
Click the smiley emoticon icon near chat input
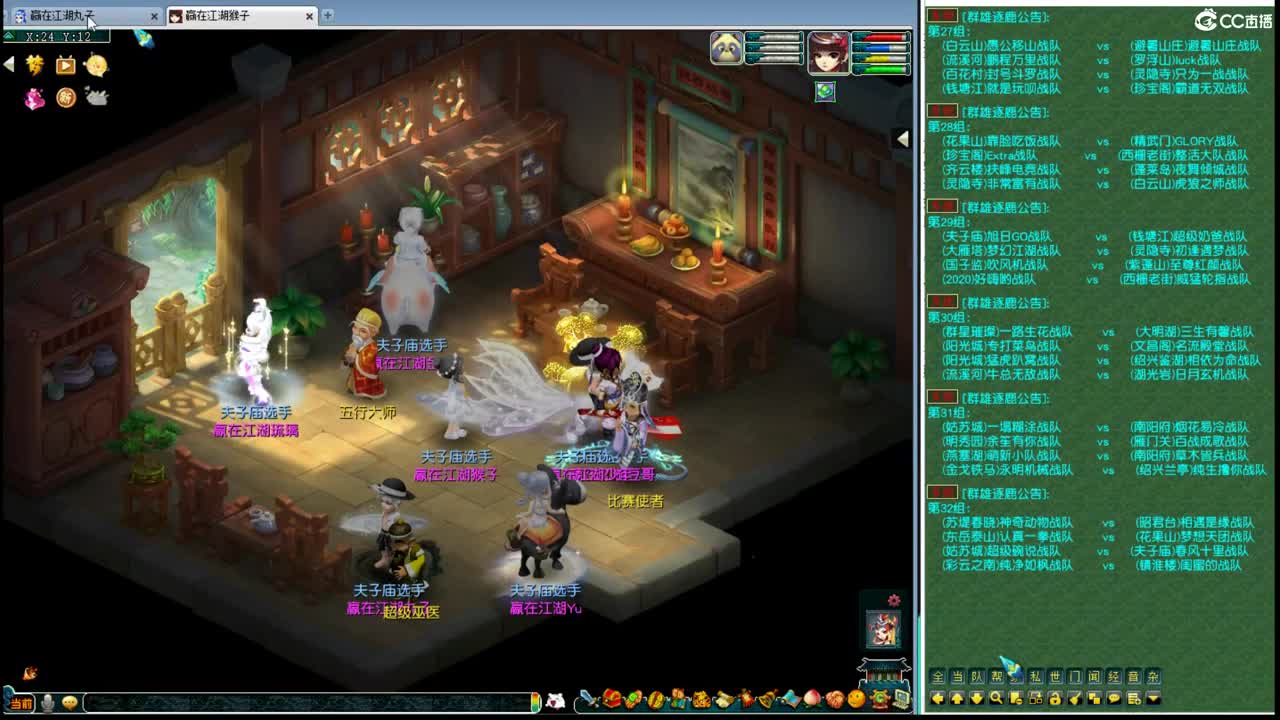pos(68,703)
